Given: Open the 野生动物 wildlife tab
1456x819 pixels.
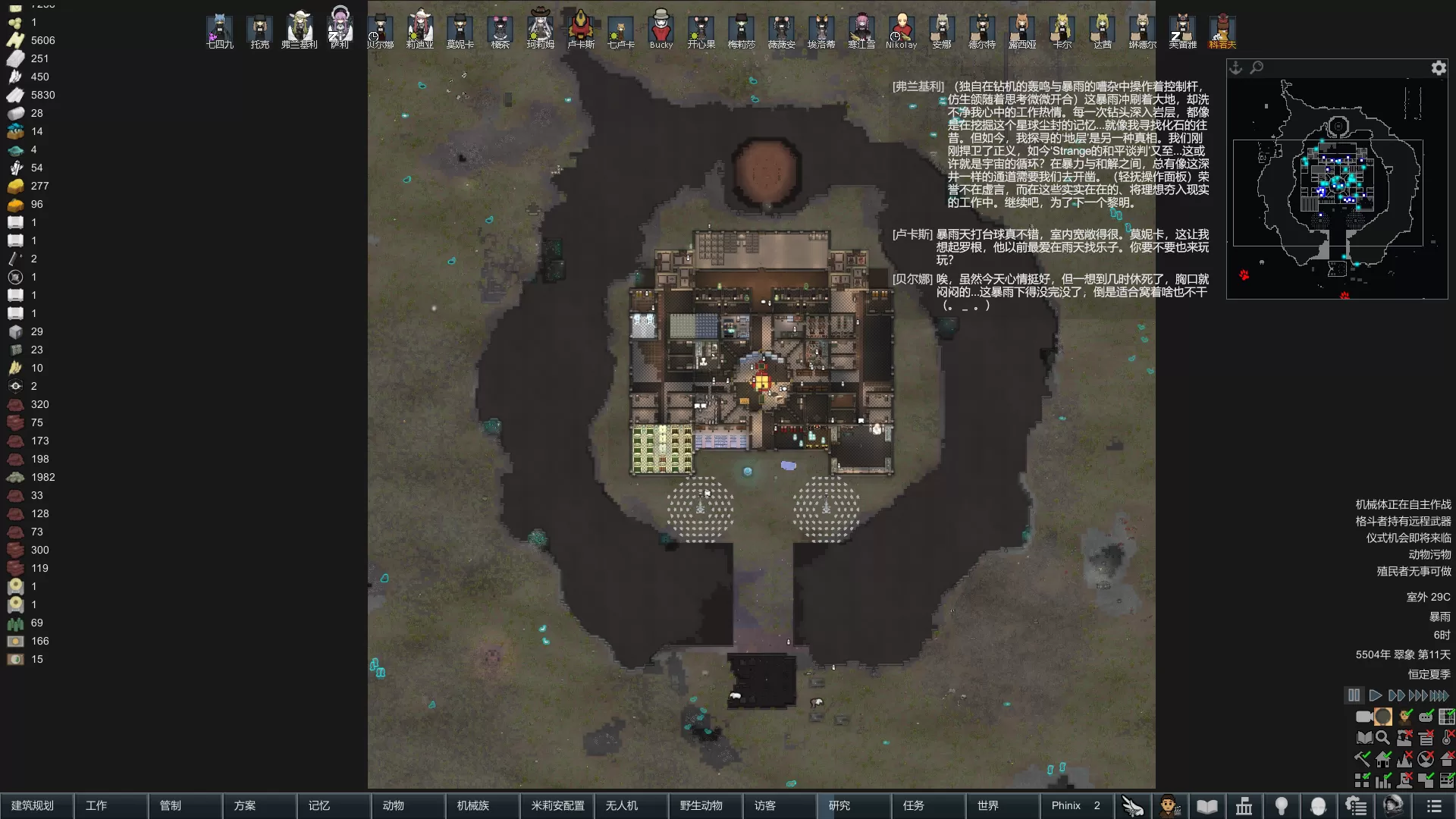Looking at the screenshot, I should click(701, 805).
